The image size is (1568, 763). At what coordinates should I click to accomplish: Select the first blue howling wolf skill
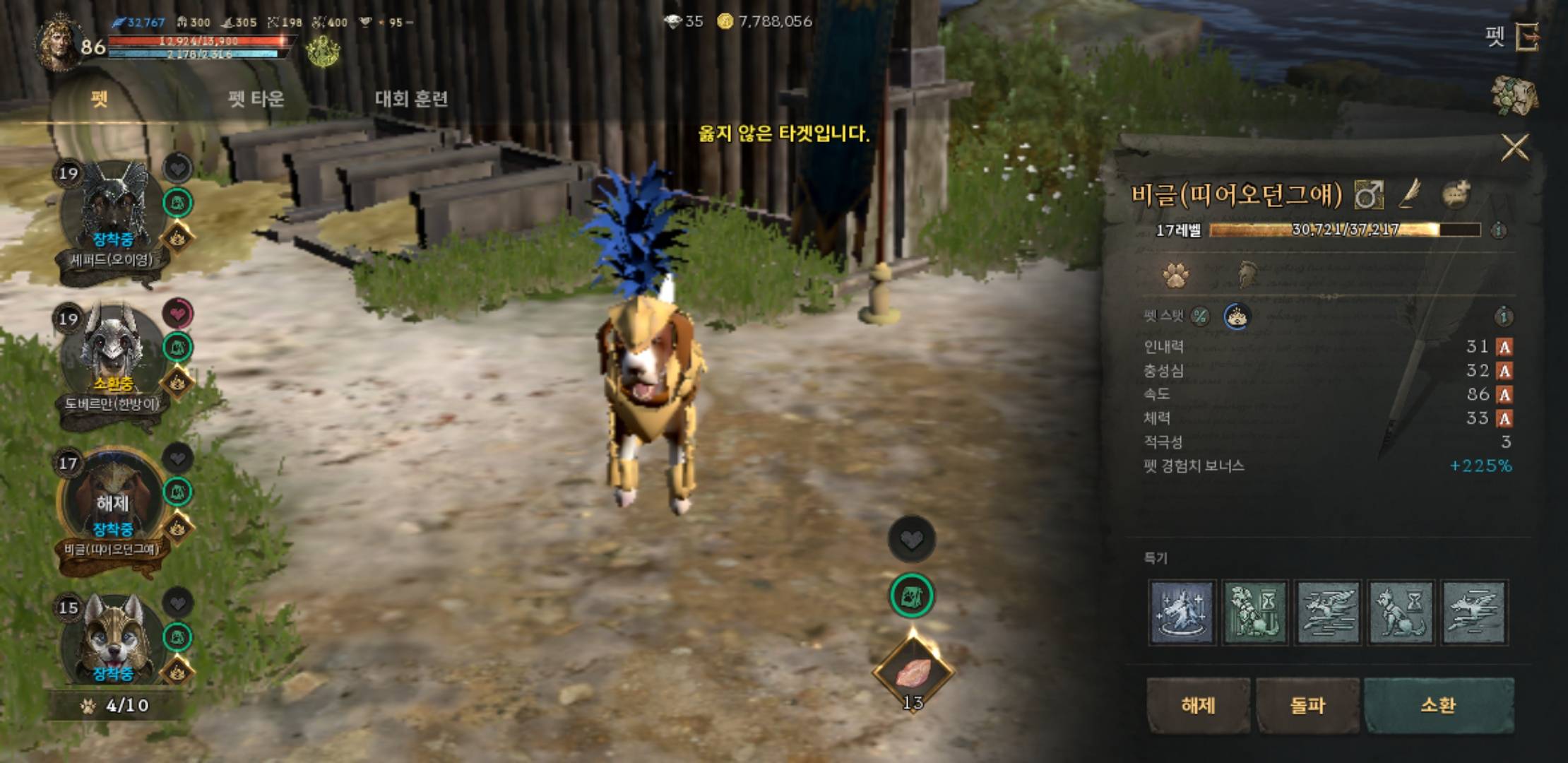pos(1182,612)
